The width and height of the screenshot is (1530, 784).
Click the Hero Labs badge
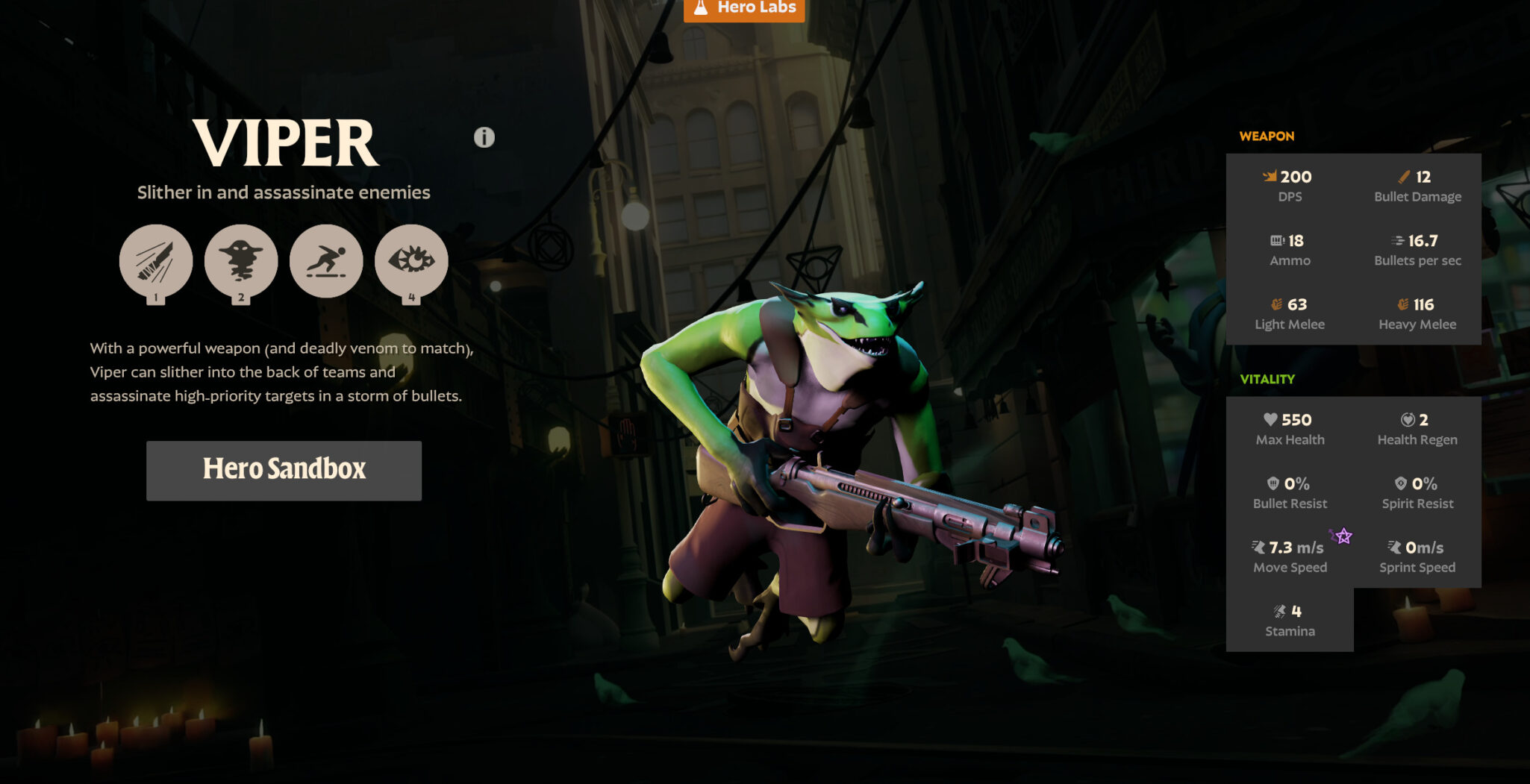(x=744, y=9)
